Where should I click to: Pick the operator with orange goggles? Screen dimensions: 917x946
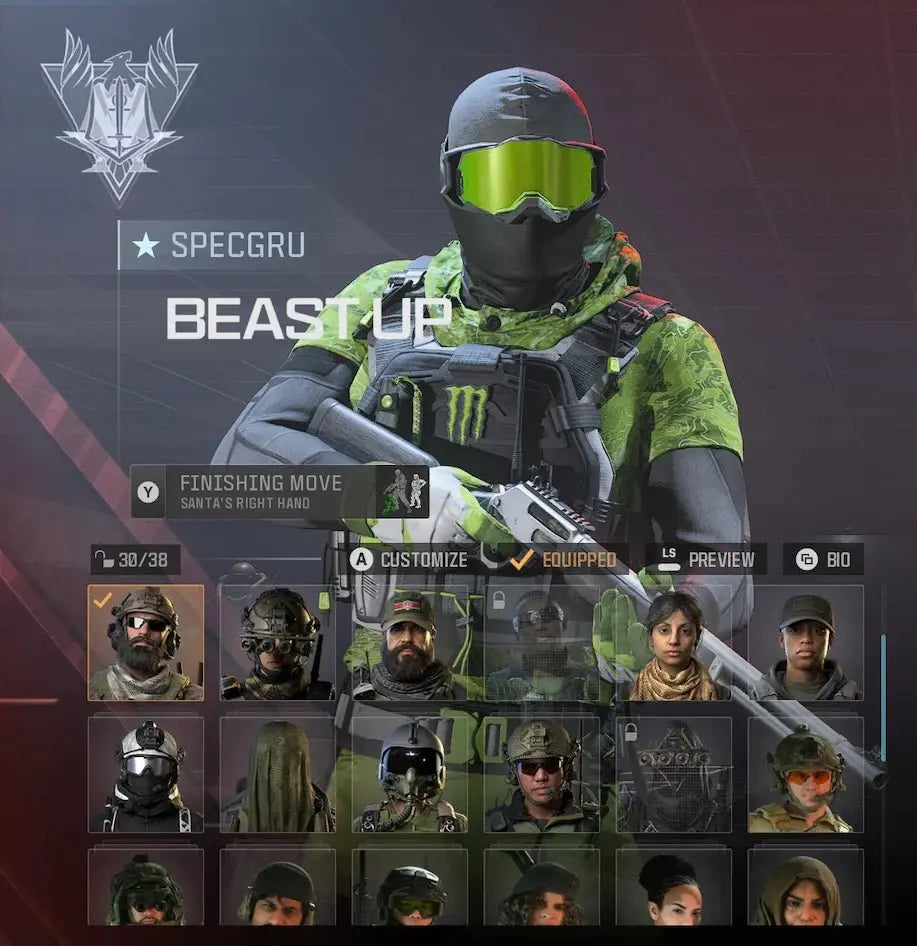pyautogui.click(x=805, y=774)
